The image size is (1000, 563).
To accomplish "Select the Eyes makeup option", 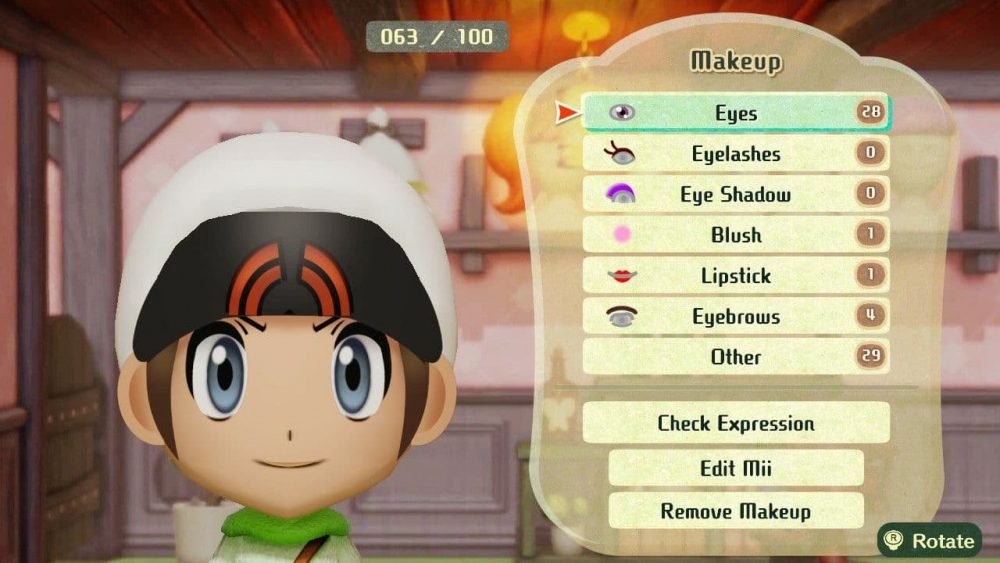I will pos(735,113).
